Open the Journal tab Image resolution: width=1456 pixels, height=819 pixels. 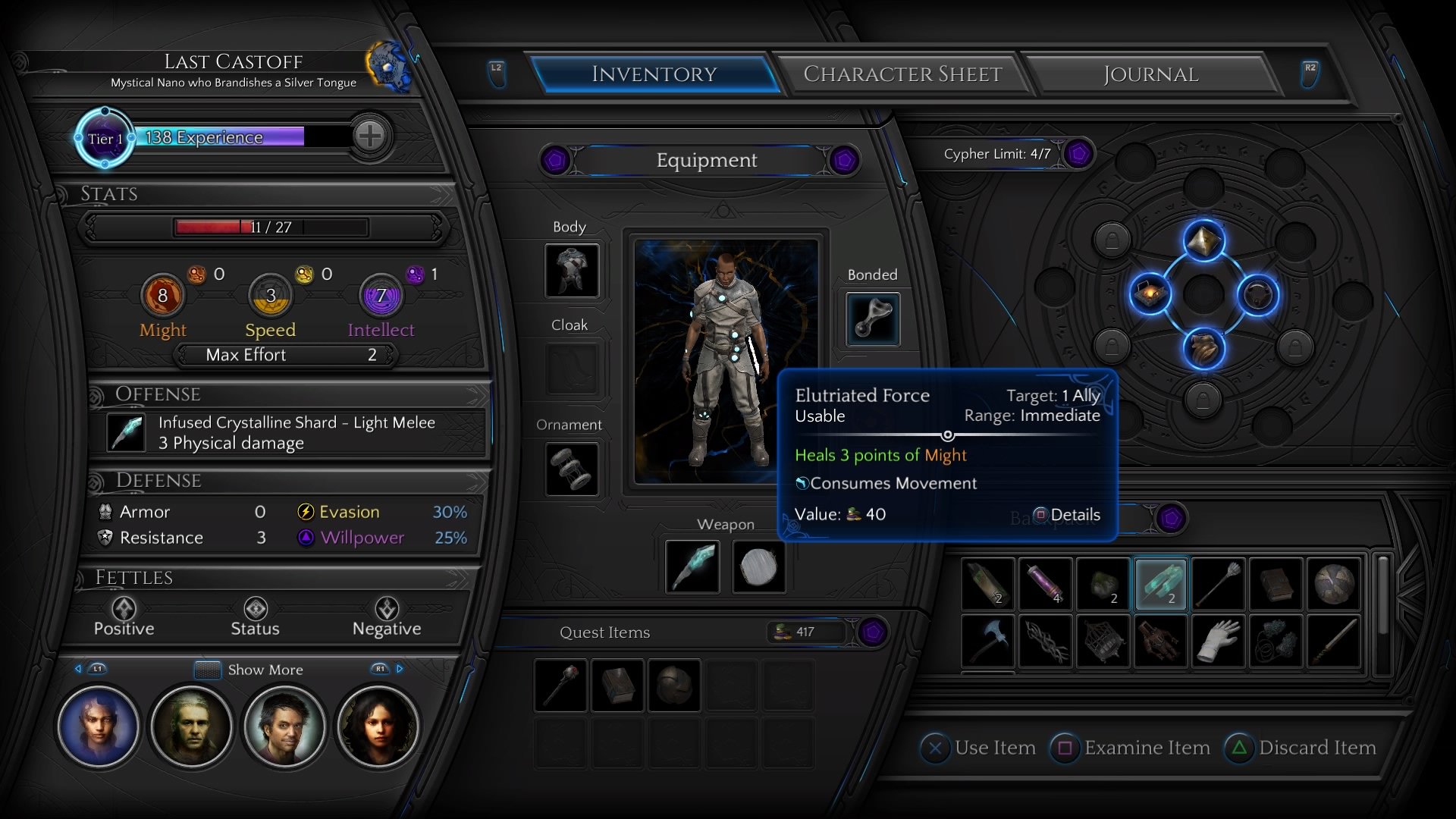[x=1150, y=74]
